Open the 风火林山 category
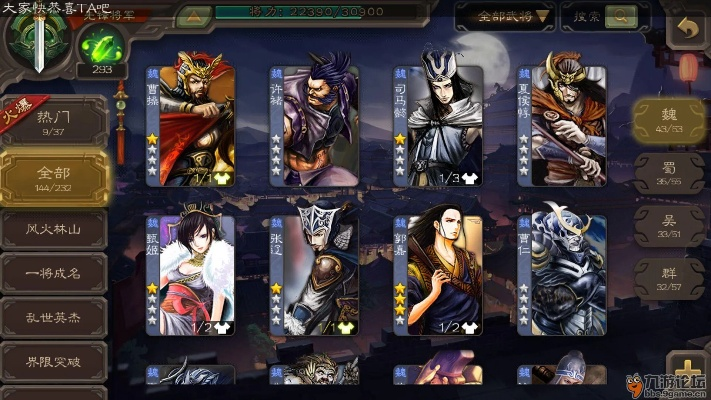 coord(52,227)
